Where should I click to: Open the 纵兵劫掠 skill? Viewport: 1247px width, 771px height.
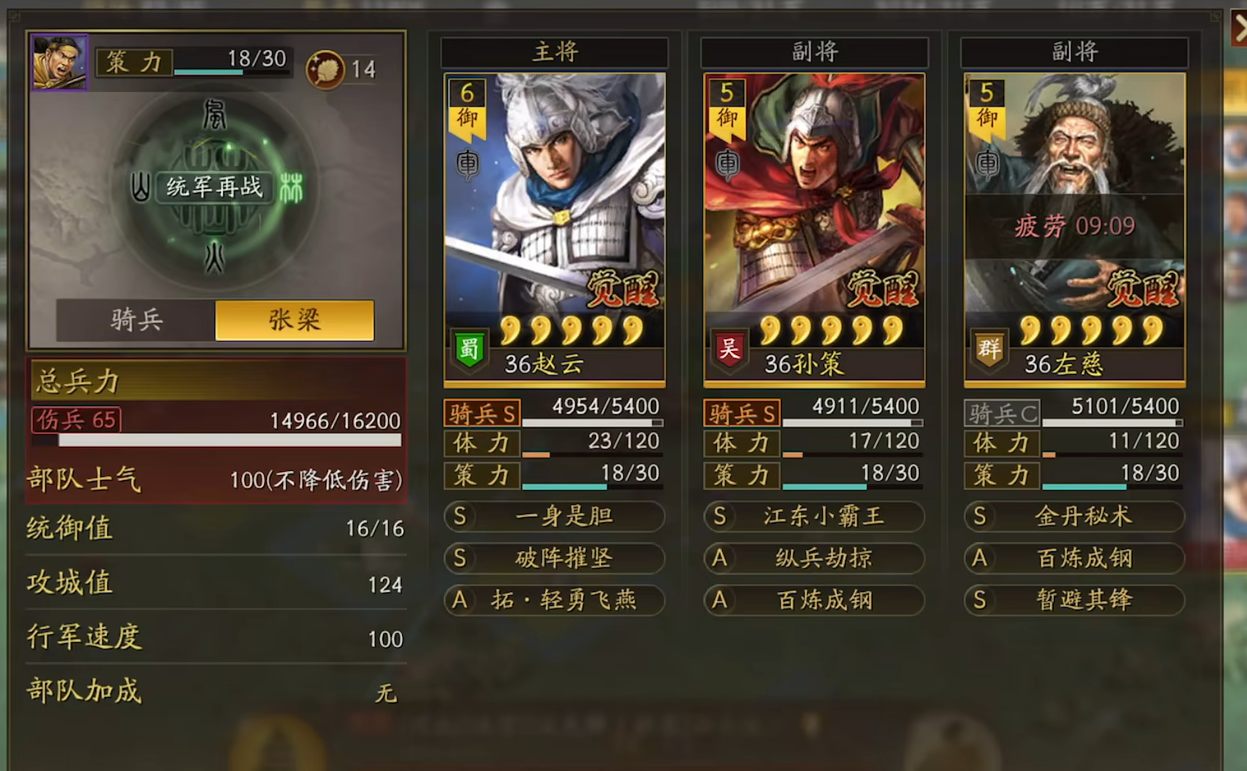pyautogui.click(x=814, y=558)
